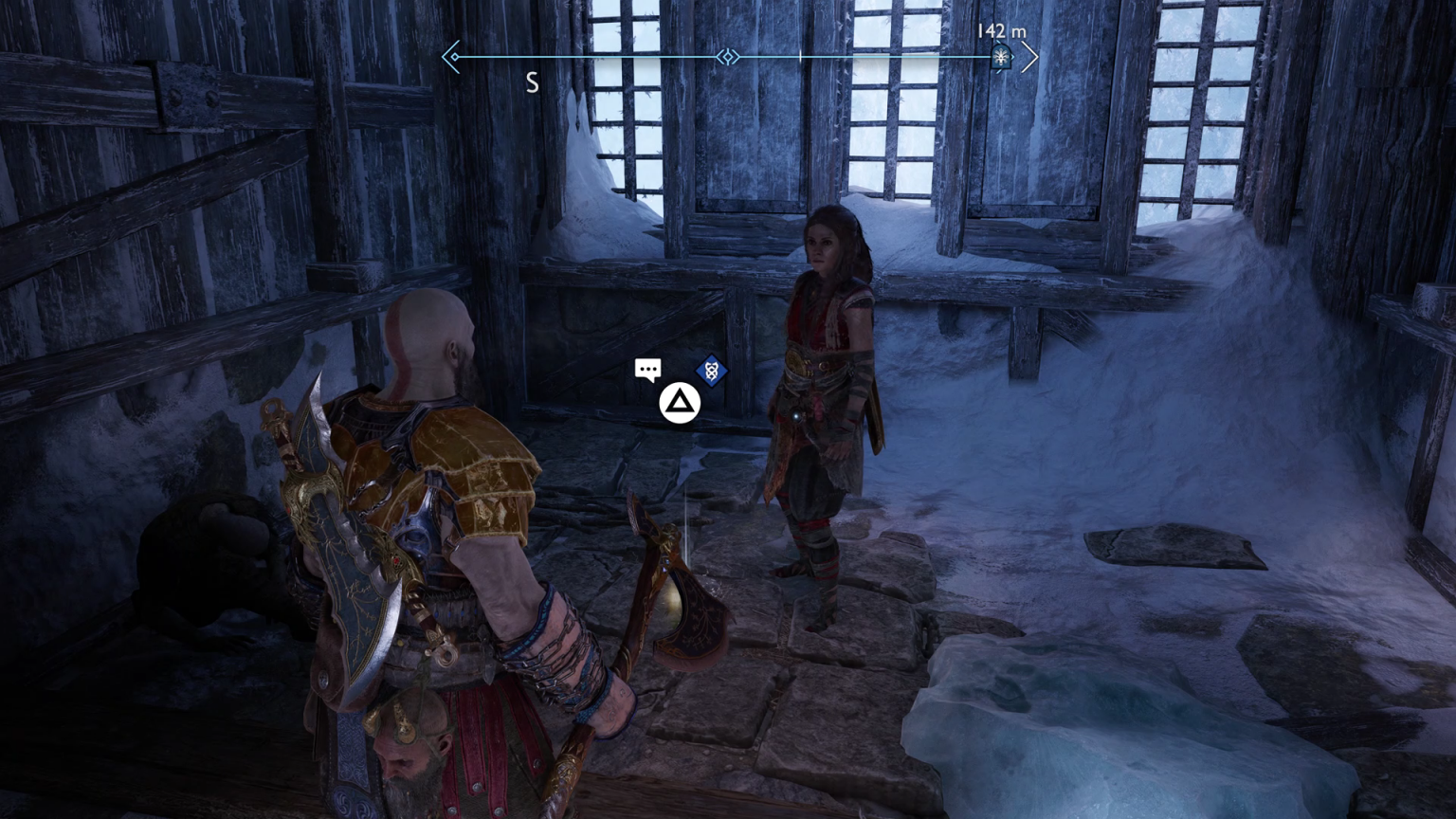Toggle the compass tick mark near its midpoint
This screenshot has width=1456, height=819.
(801, 57)
